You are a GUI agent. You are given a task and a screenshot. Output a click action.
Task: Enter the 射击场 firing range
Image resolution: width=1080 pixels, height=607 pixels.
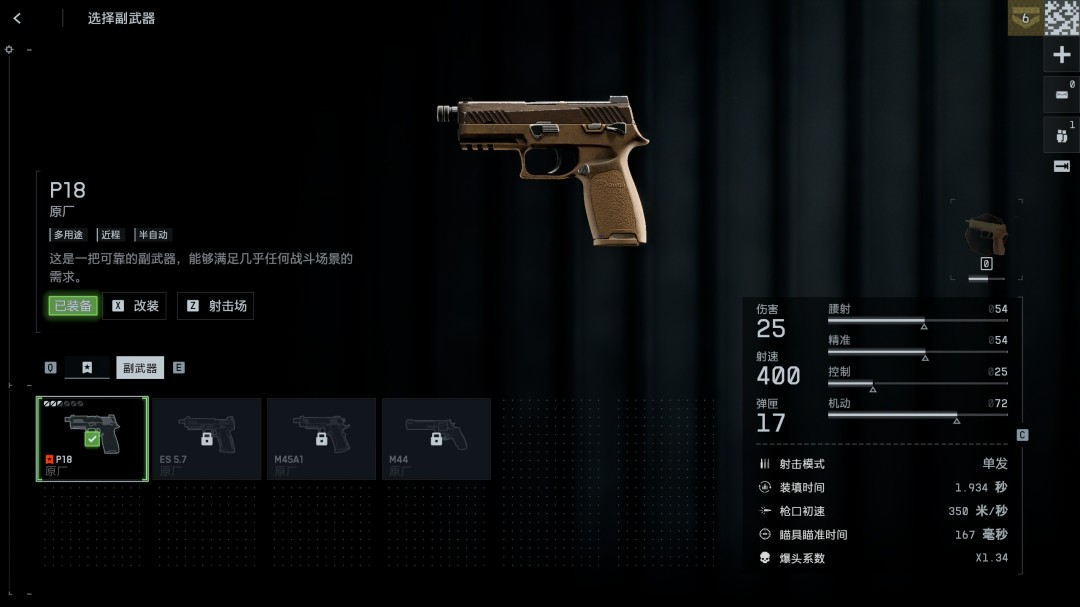[x=216, y=306]
